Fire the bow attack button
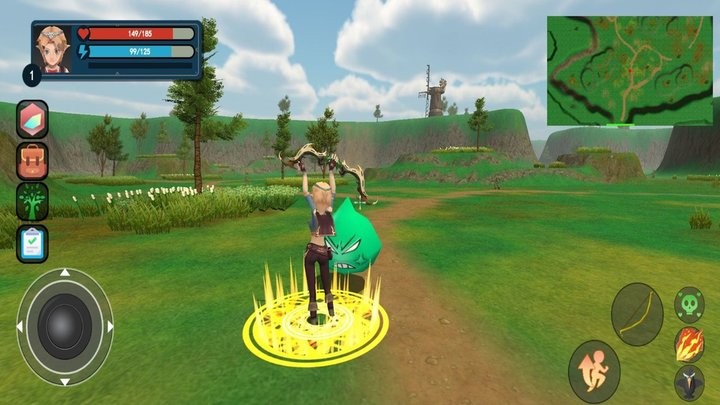 [637, 314]
